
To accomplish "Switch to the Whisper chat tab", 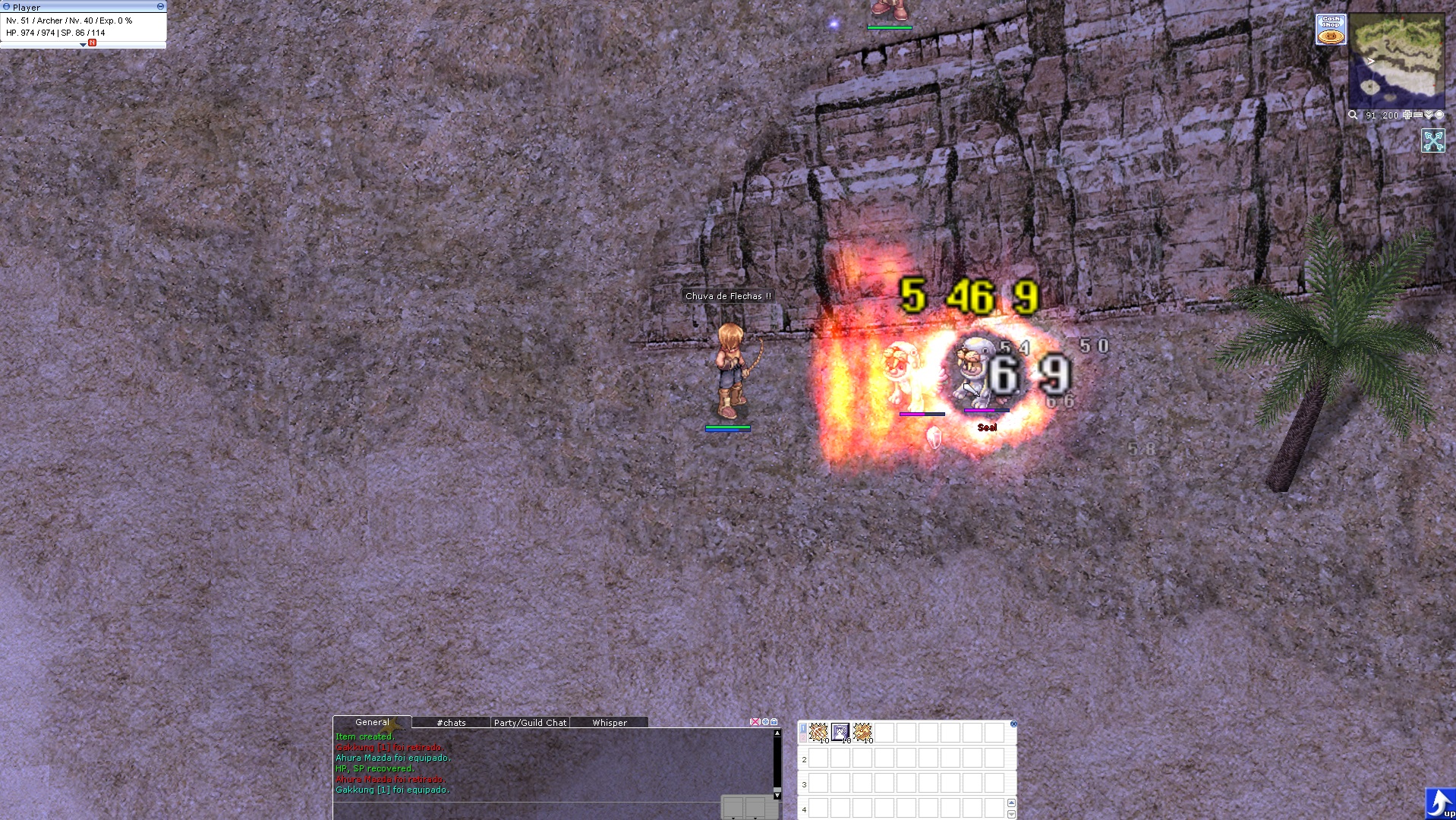I will (x=609, y=723).
